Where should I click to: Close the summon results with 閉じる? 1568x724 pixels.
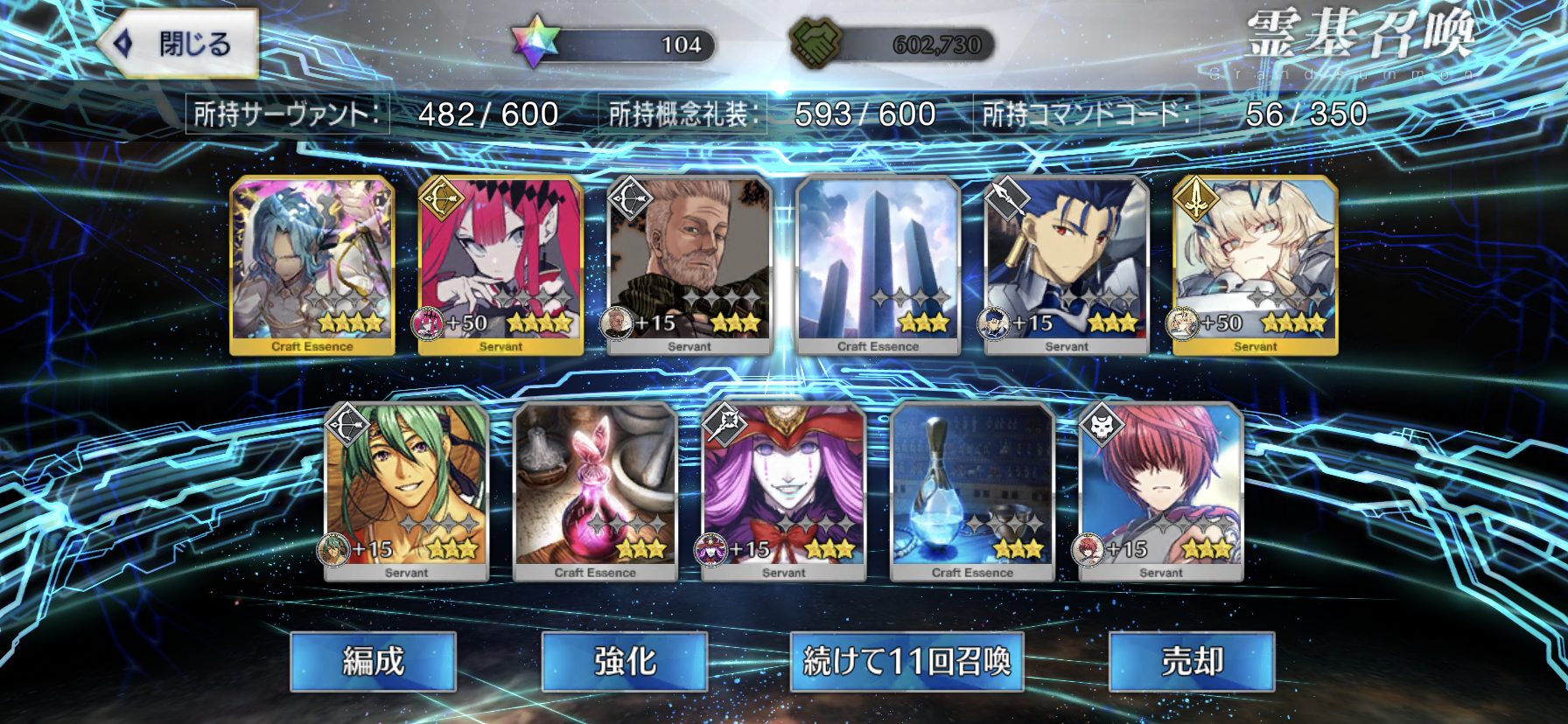coord(179,44)
